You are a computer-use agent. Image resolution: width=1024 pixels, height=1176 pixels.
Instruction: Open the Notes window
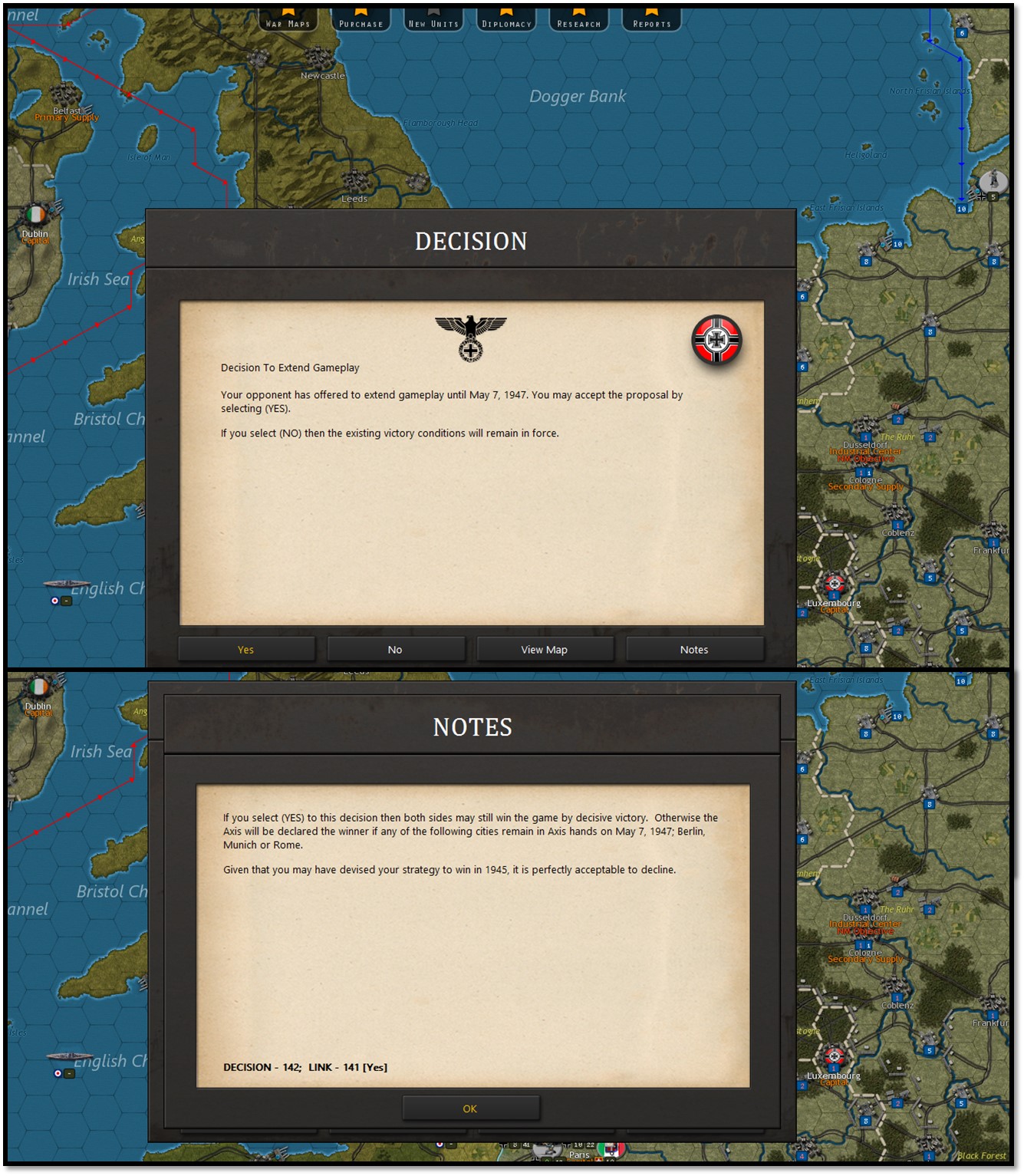pos(694,648)
